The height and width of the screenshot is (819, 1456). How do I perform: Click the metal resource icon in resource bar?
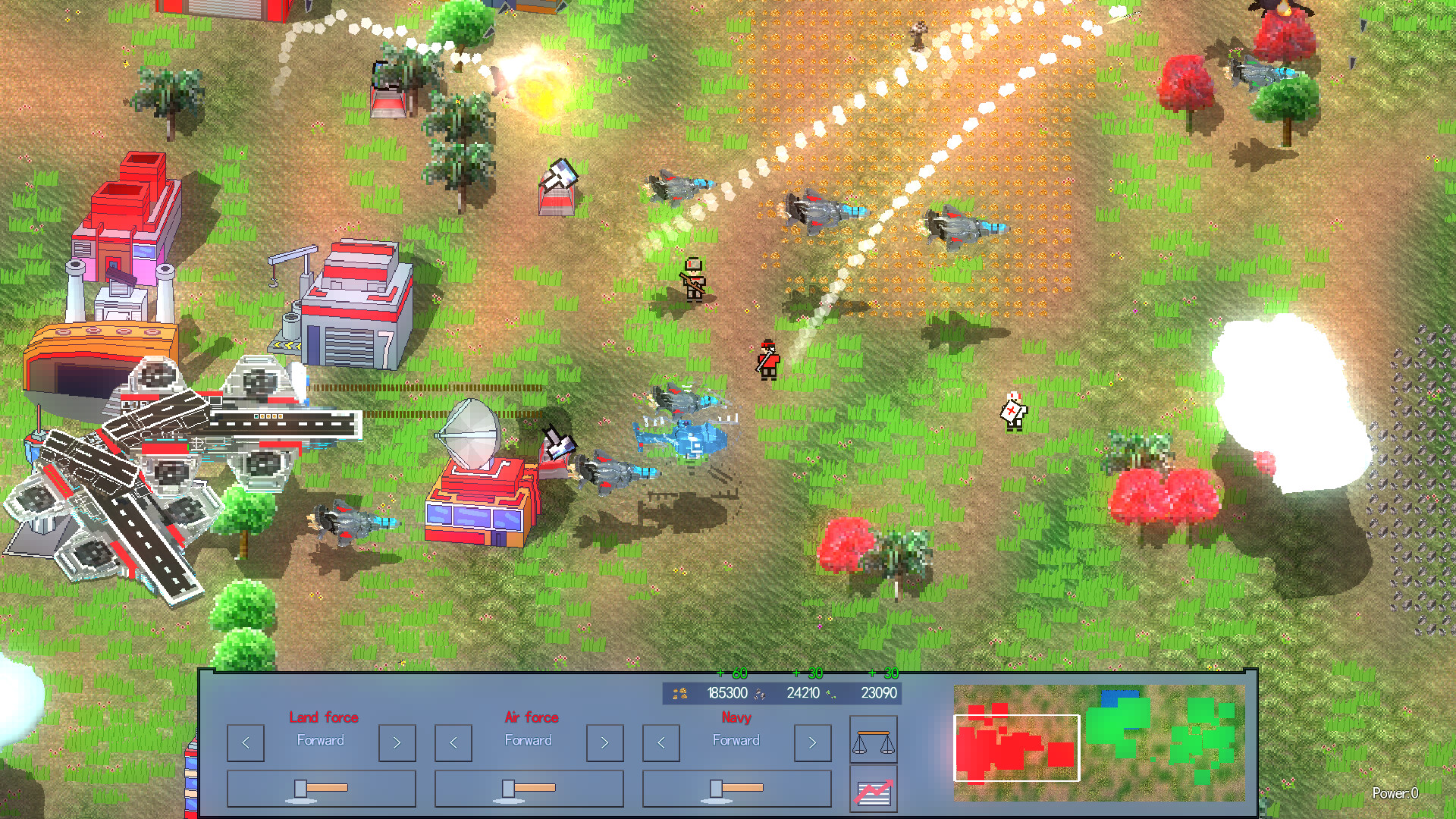tap(760, 693)
